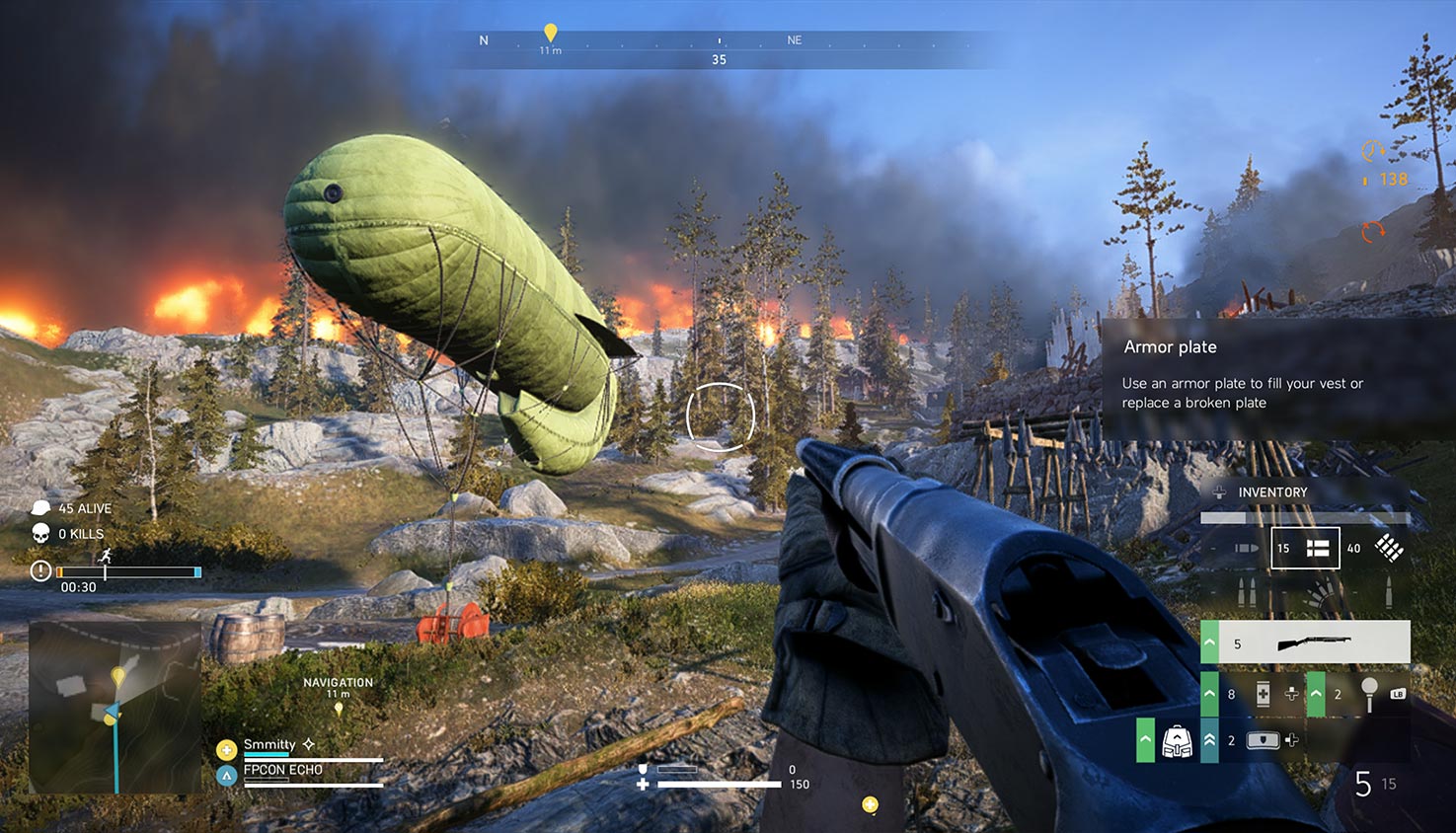Click the INVENTORY header label

pos(1272,492)
